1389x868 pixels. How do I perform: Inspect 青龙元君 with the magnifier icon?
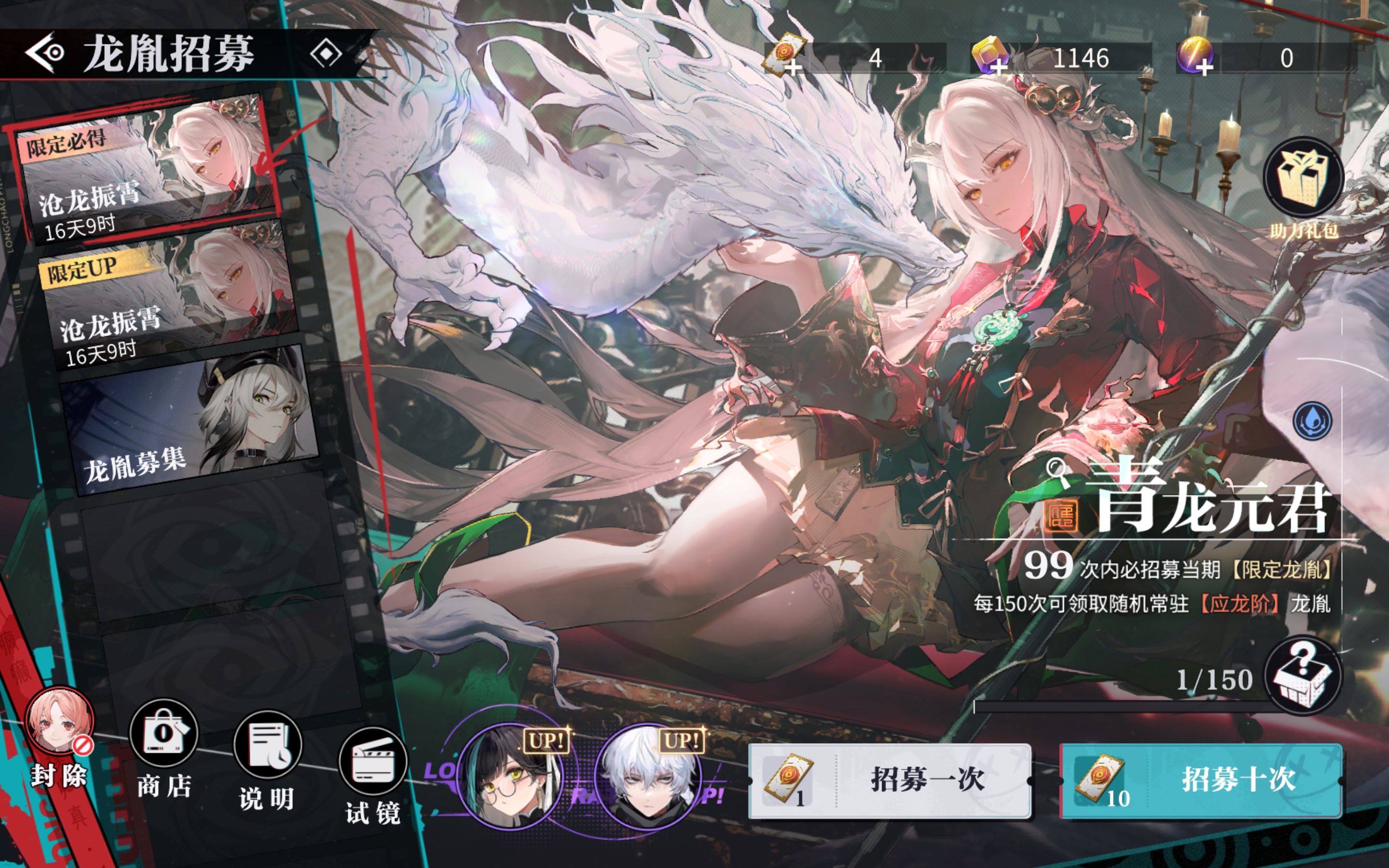click(x=1056, y=471)
